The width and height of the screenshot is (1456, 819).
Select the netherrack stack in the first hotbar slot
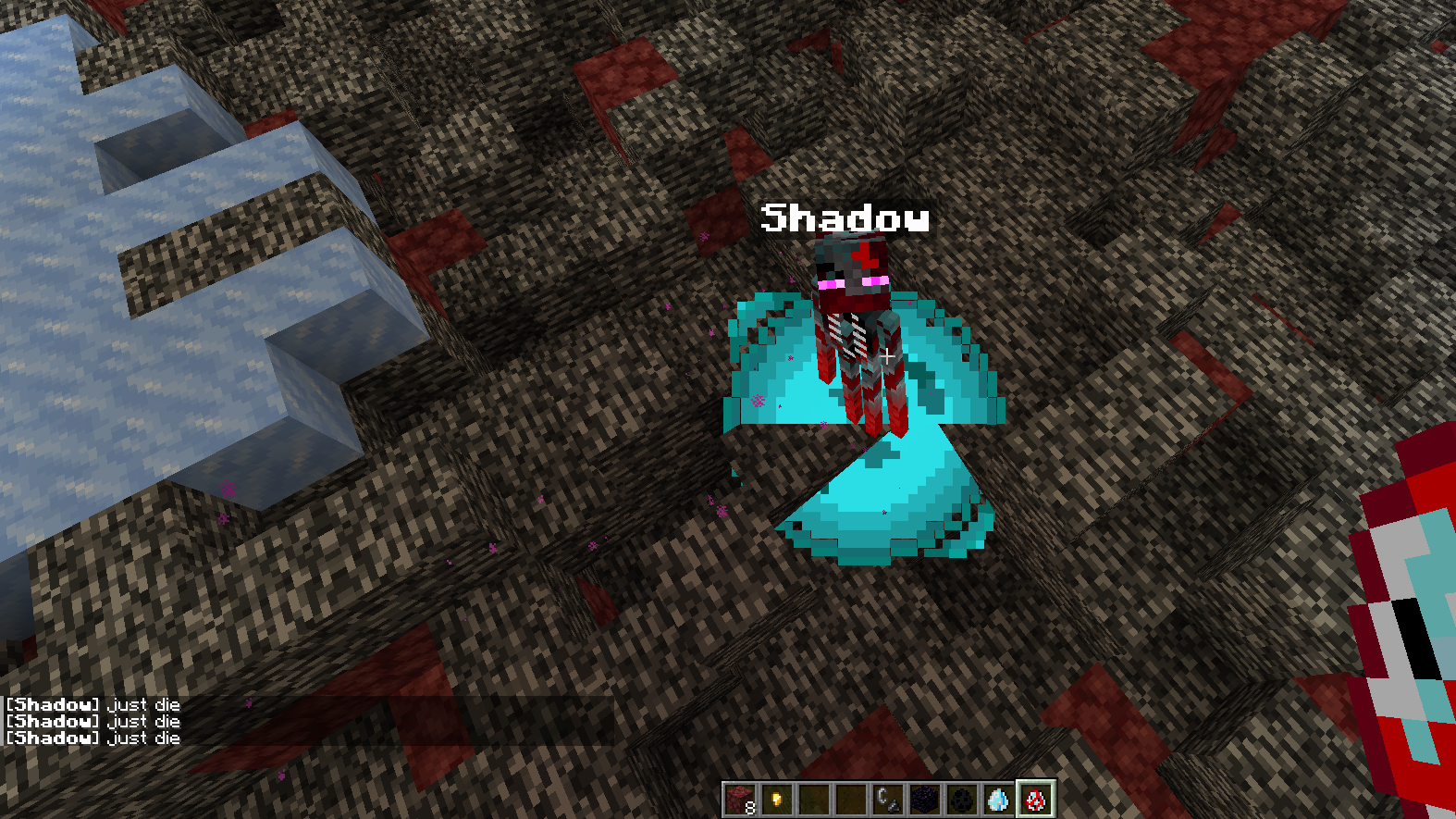[739, 798]
